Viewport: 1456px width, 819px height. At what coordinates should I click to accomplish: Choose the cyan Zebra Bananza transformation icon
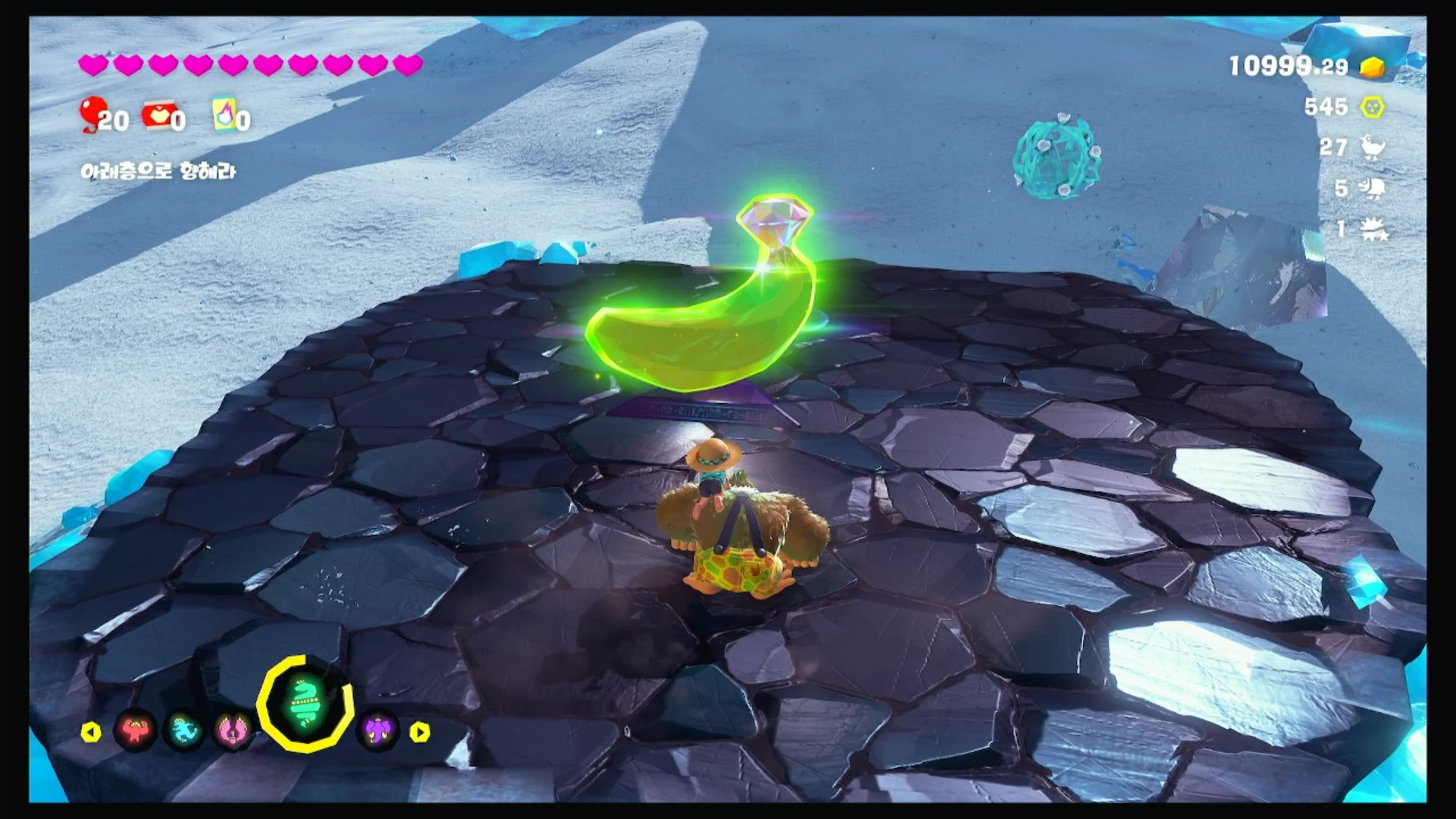click(184, 731)
